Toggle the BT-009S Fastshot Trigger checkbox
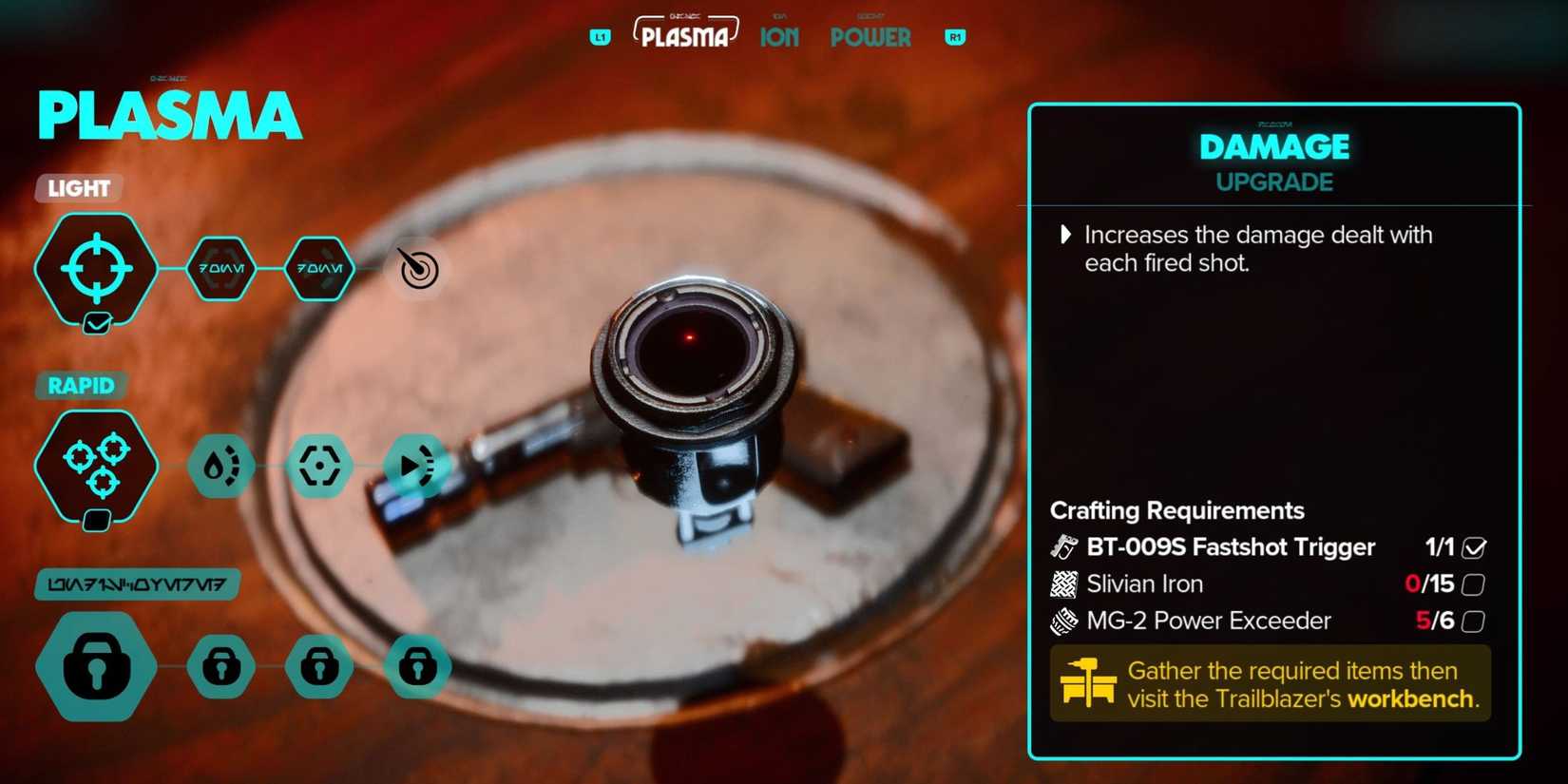 click(1476, 546)
